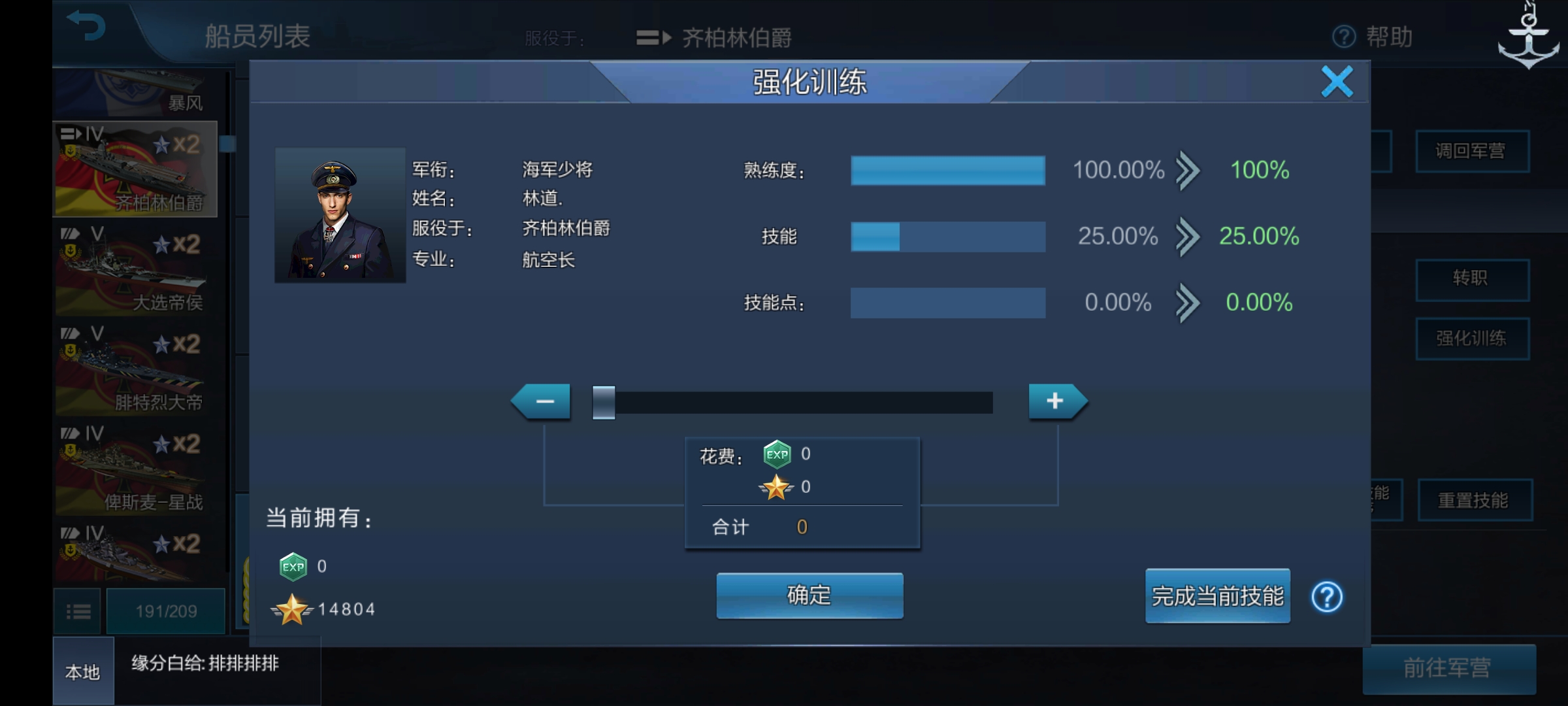The width and height of the screenshot is (1568, 706).
Task: Click the question mark beside 完成当前技能
Action: [x=1326, y=597]
